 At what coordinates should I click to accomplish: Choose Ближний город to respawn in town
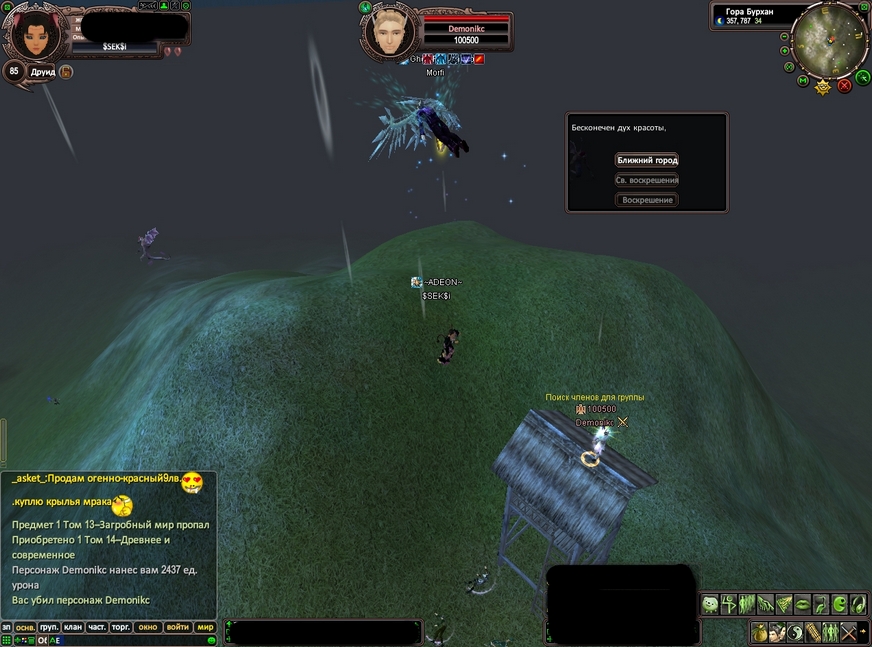[x=647, y=160]
